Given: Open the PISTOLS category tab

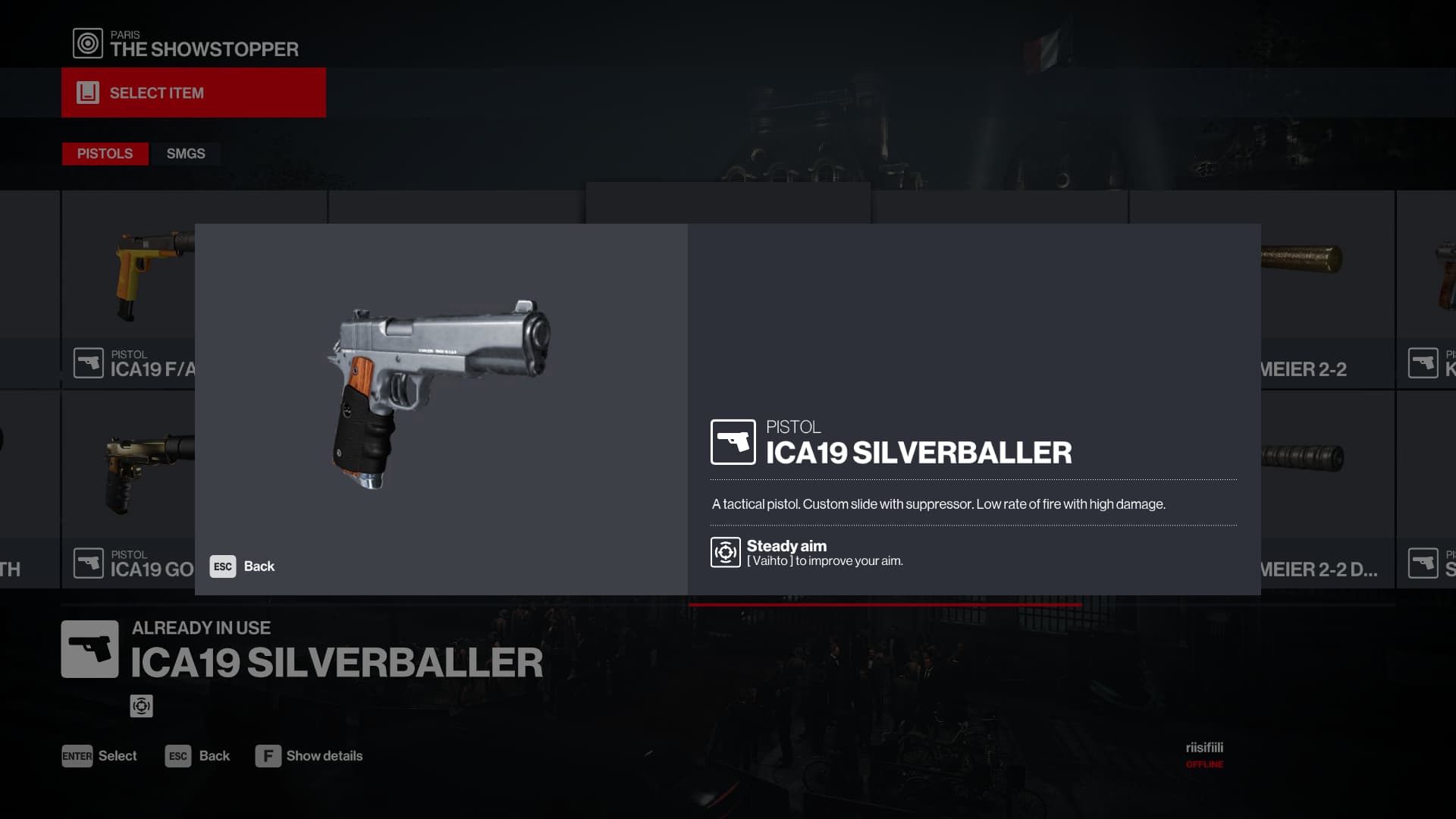Looking at the screenshot, I should [105, 154].
